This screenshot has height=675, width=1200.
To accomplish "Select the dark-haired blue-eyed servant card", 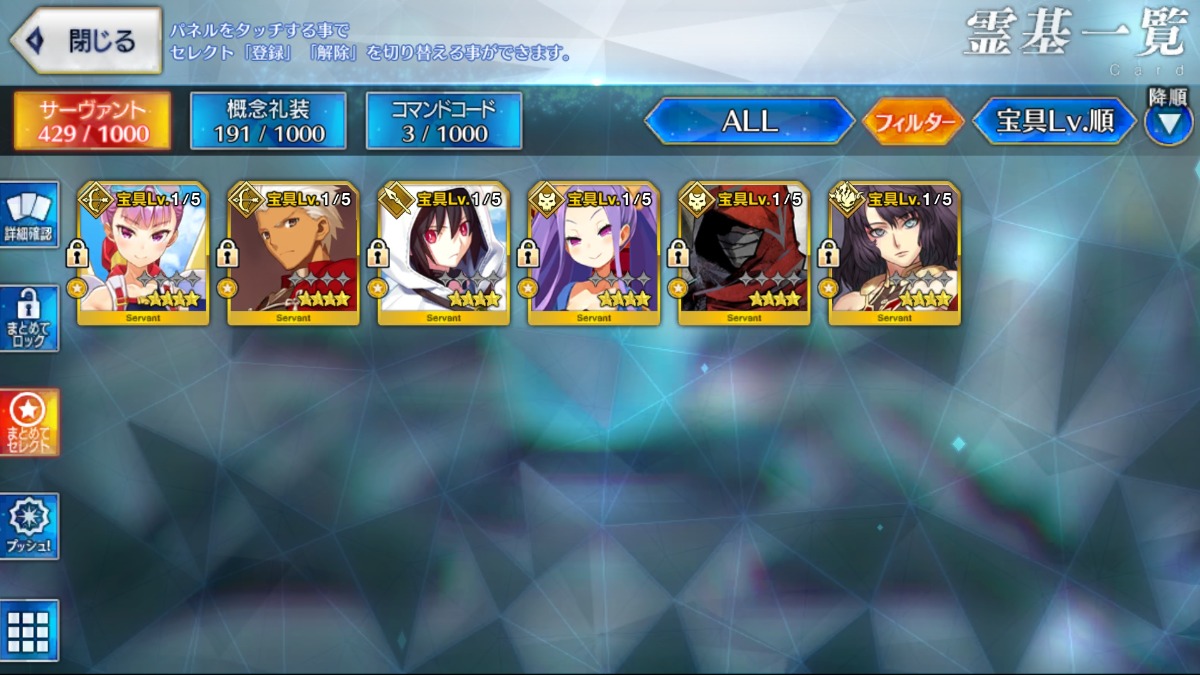I will pyautogui.click(x=894, y=255).
